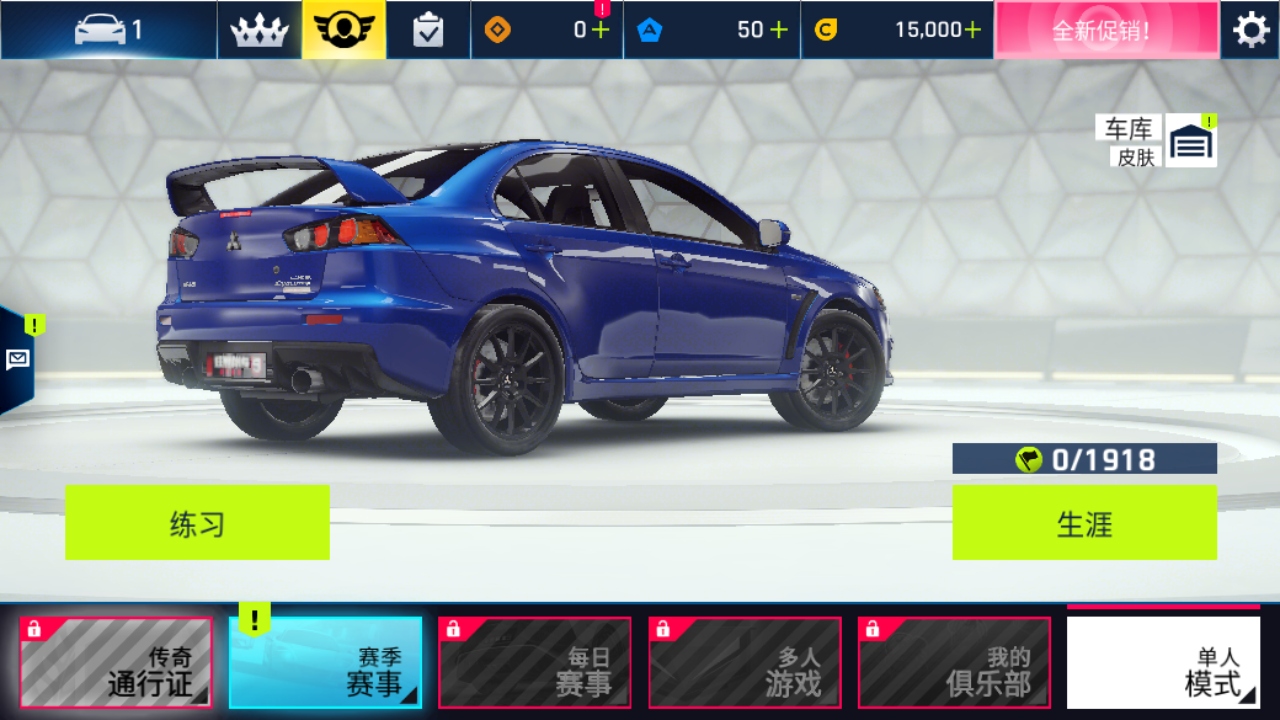Select the locked 每日赛事 tile

(535, 662)
